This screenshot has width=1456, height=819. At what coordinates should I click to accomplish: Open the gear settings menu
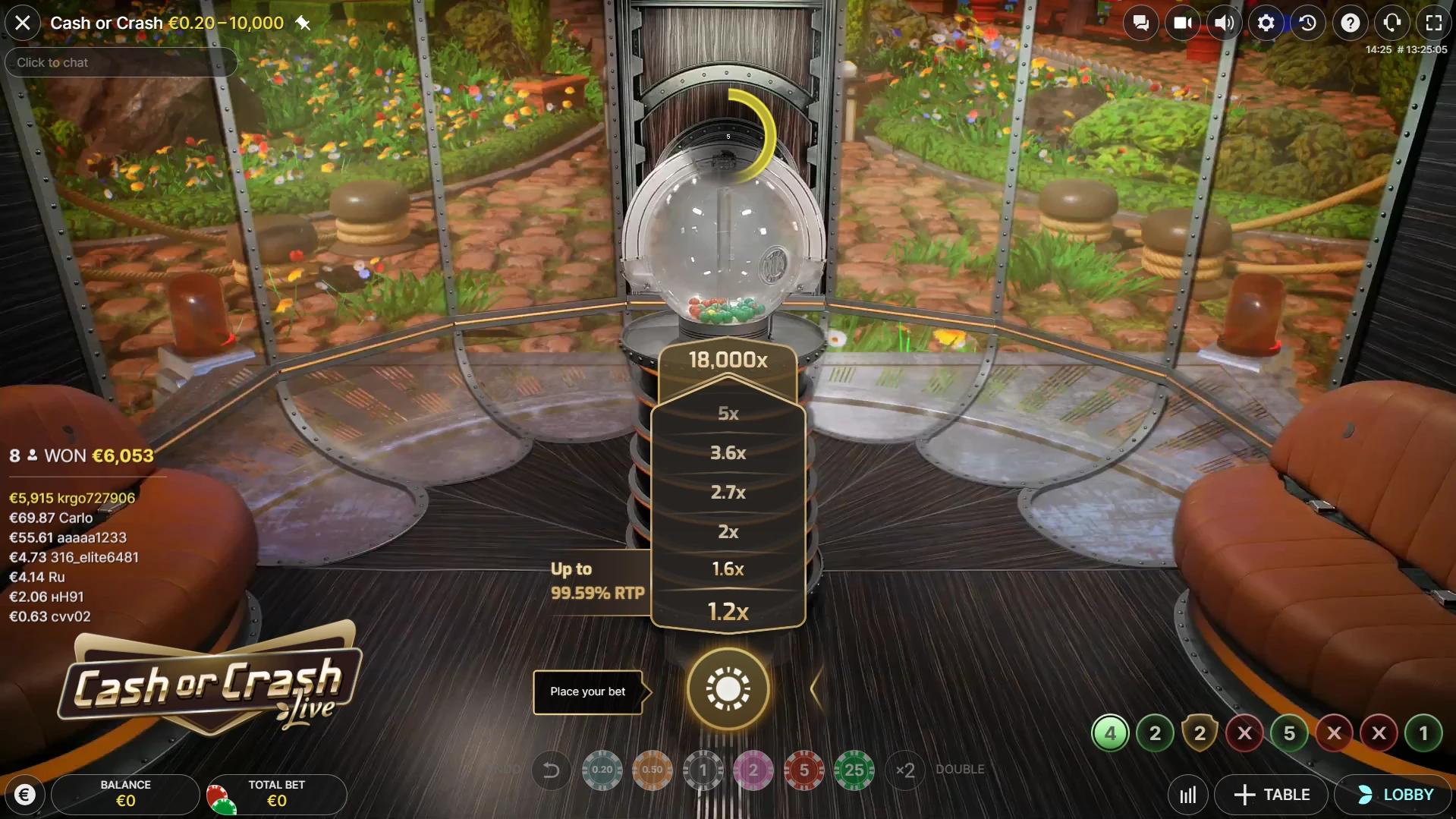tap(1266, 23)
